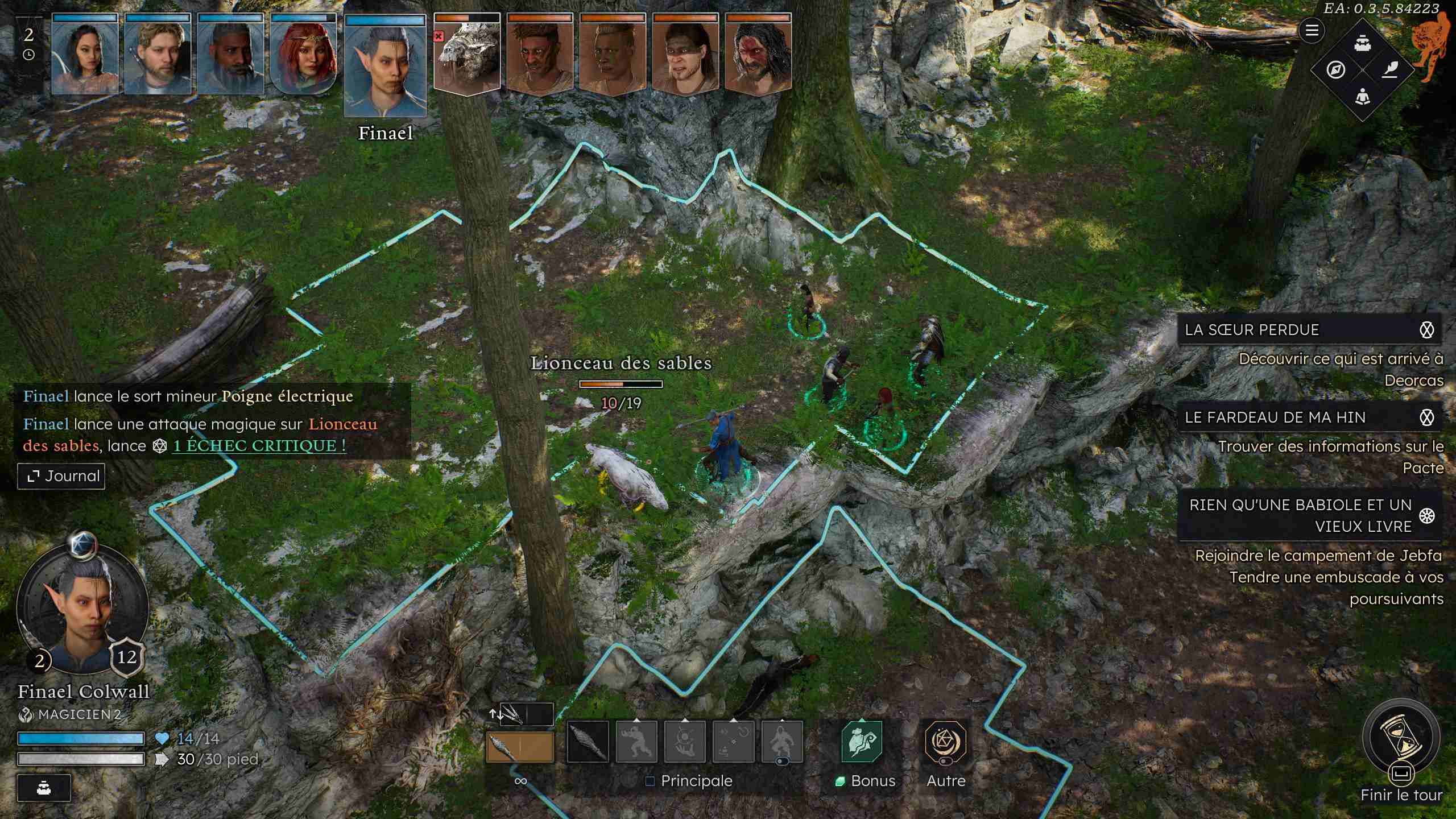Image resolution: width=1456 pixels, height=819 pixels.
Task: Select the highlighted orange staff weapon set
Action: (519, 747)
